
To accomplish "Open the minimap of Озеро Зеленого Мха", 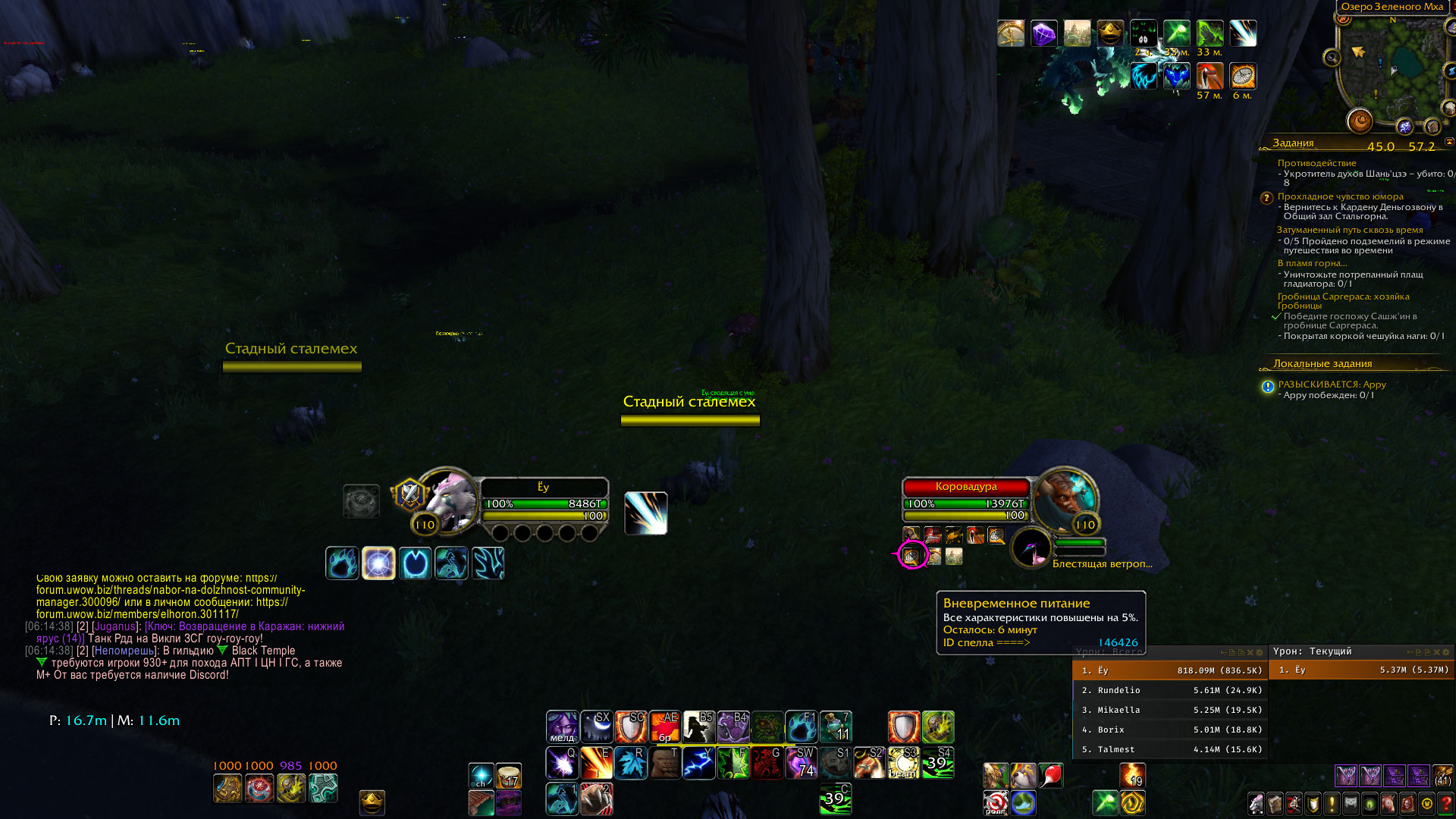I will coord(1392,68).
